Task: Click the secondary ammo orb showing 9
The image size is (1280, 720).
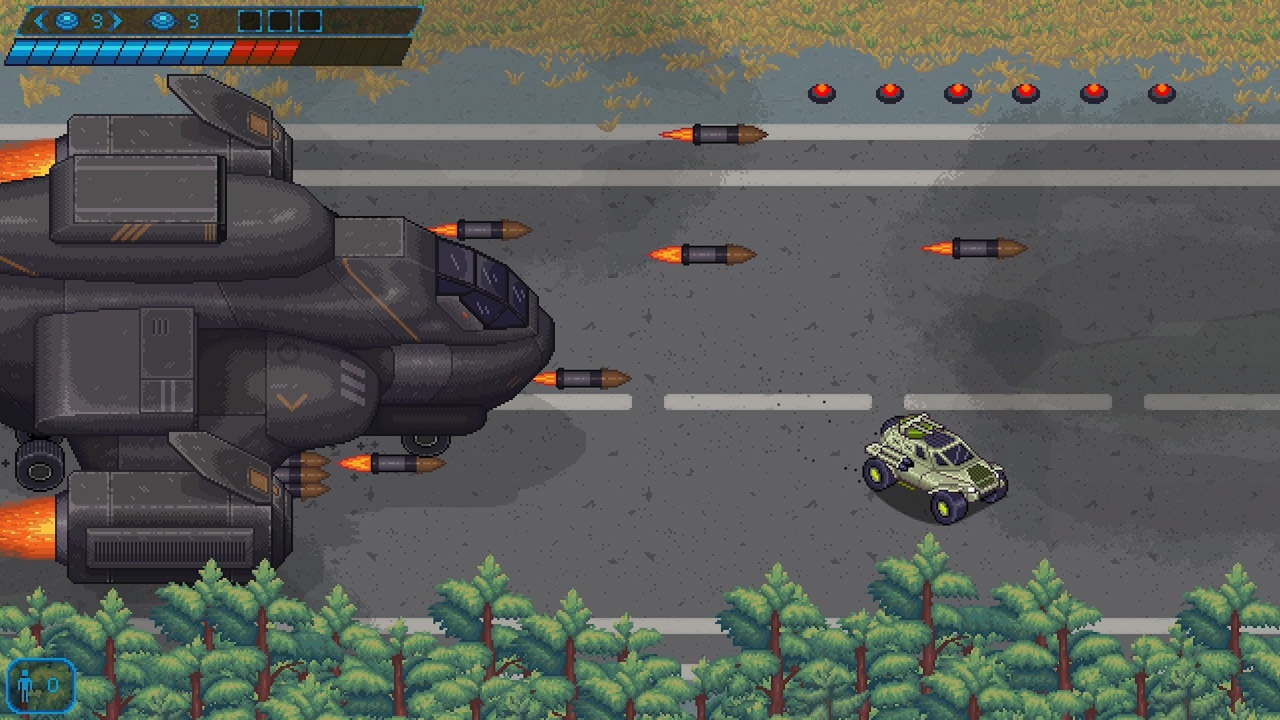Action: coord(162,19)
